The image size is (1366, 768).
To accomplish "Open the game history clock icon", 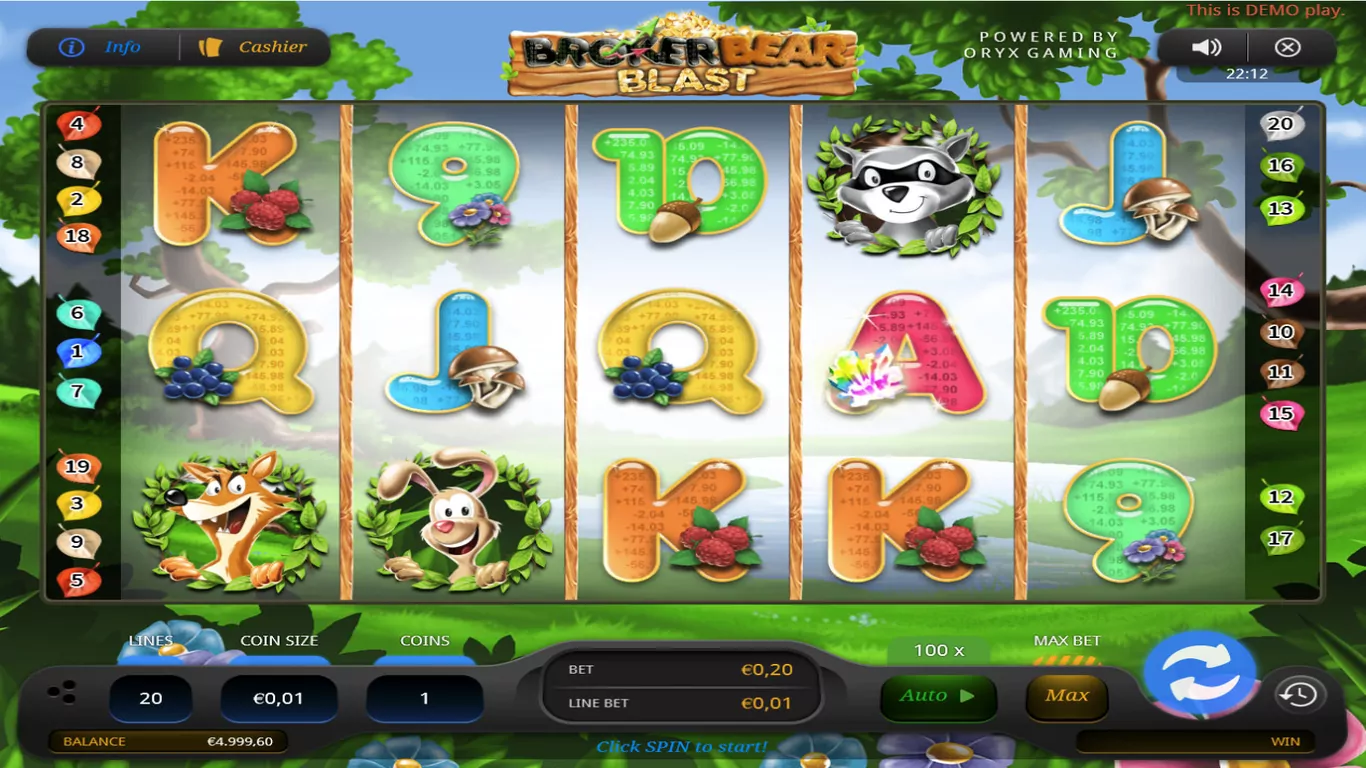I will (1299, 695).
